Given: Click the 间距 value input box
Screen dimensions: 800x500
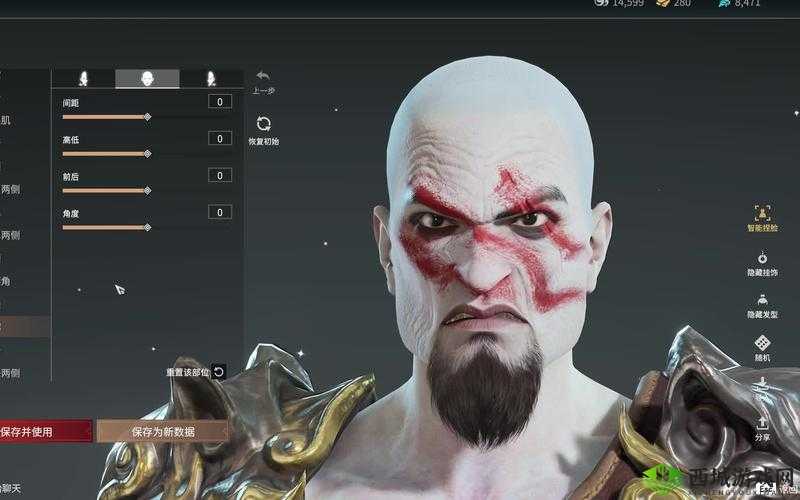Looking at the screenshot, I should [220, 102].
